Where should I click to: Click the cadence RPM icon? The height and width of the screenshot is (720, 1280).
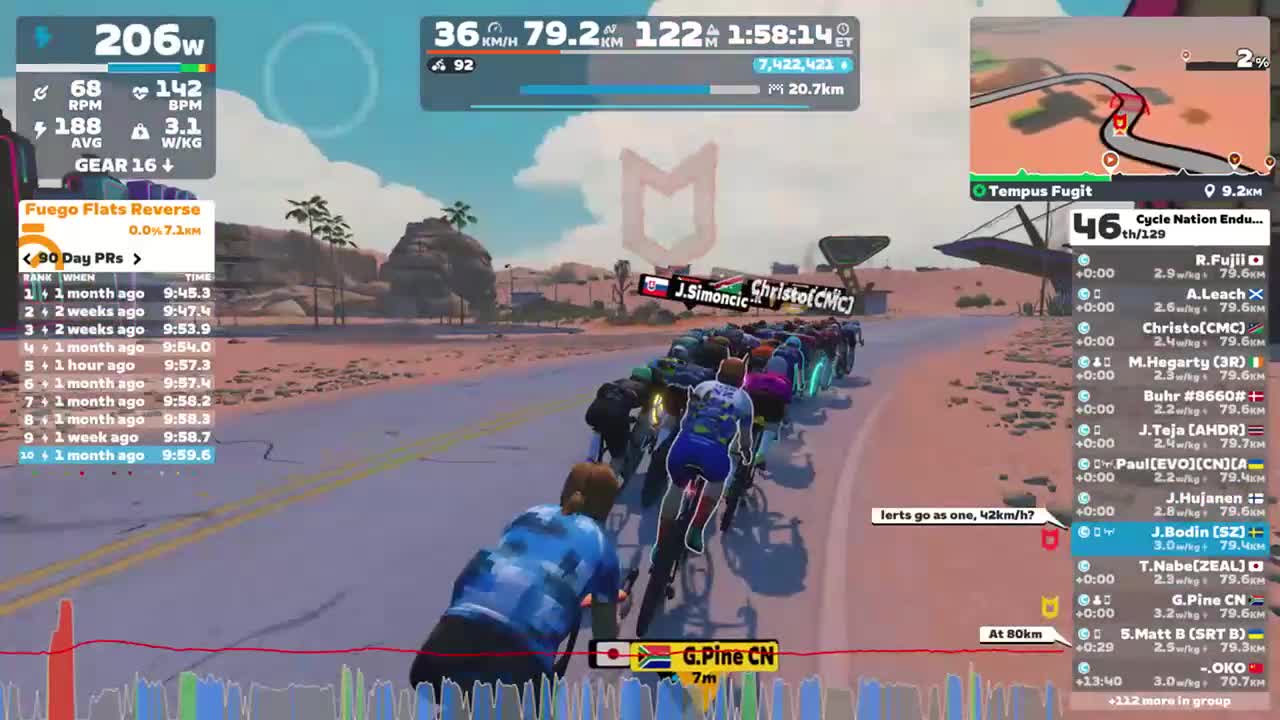pos(41,91)
